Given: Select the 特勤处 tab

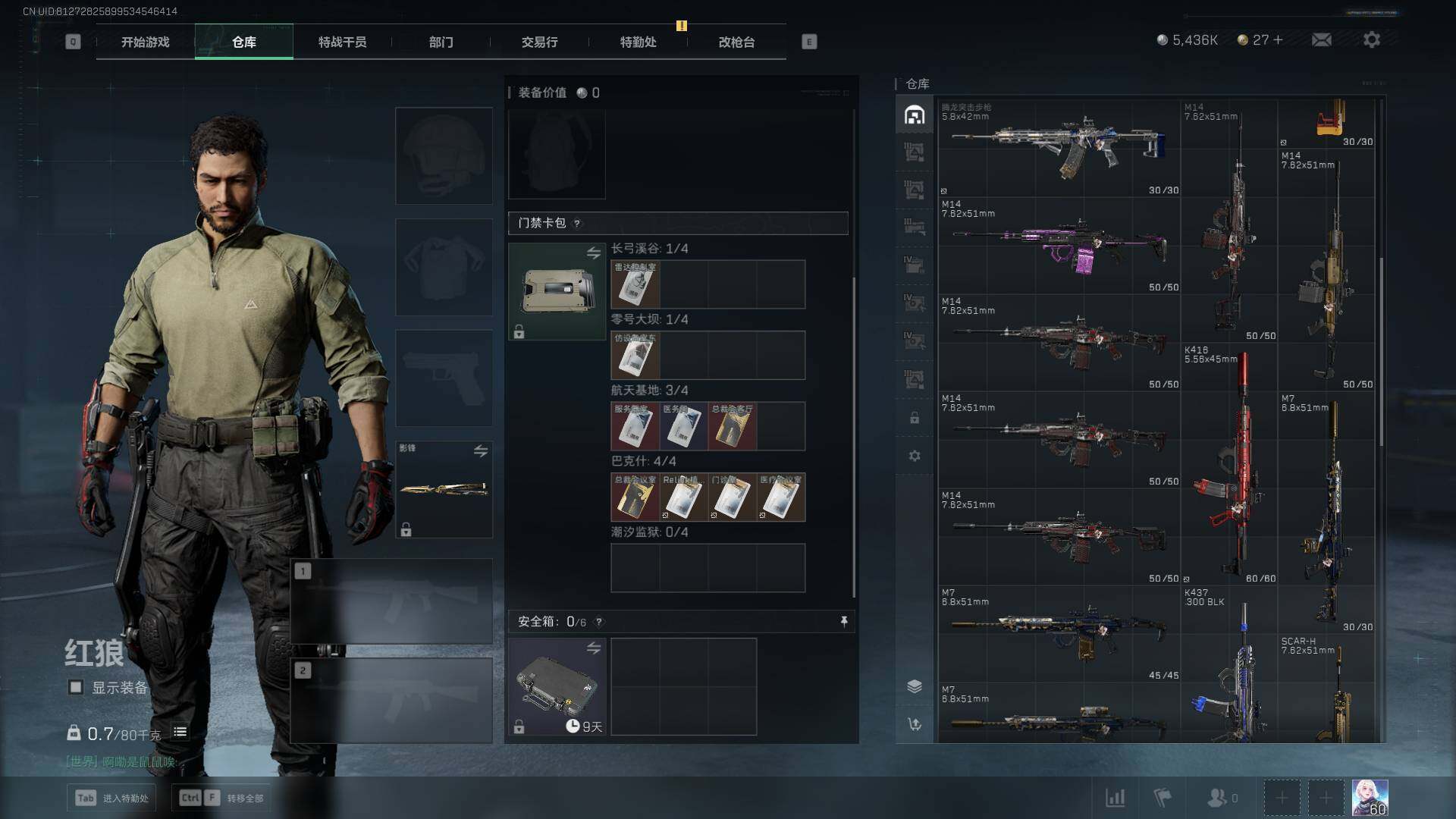Looking at the screenshot, I should click(x=638, y=42).
